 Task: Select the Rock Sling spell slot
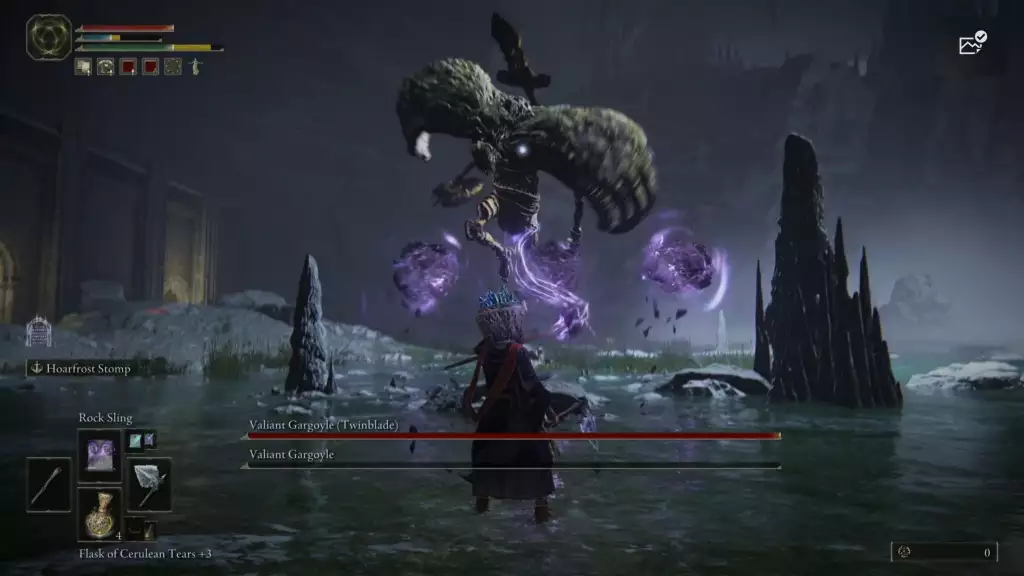(99, 455)
